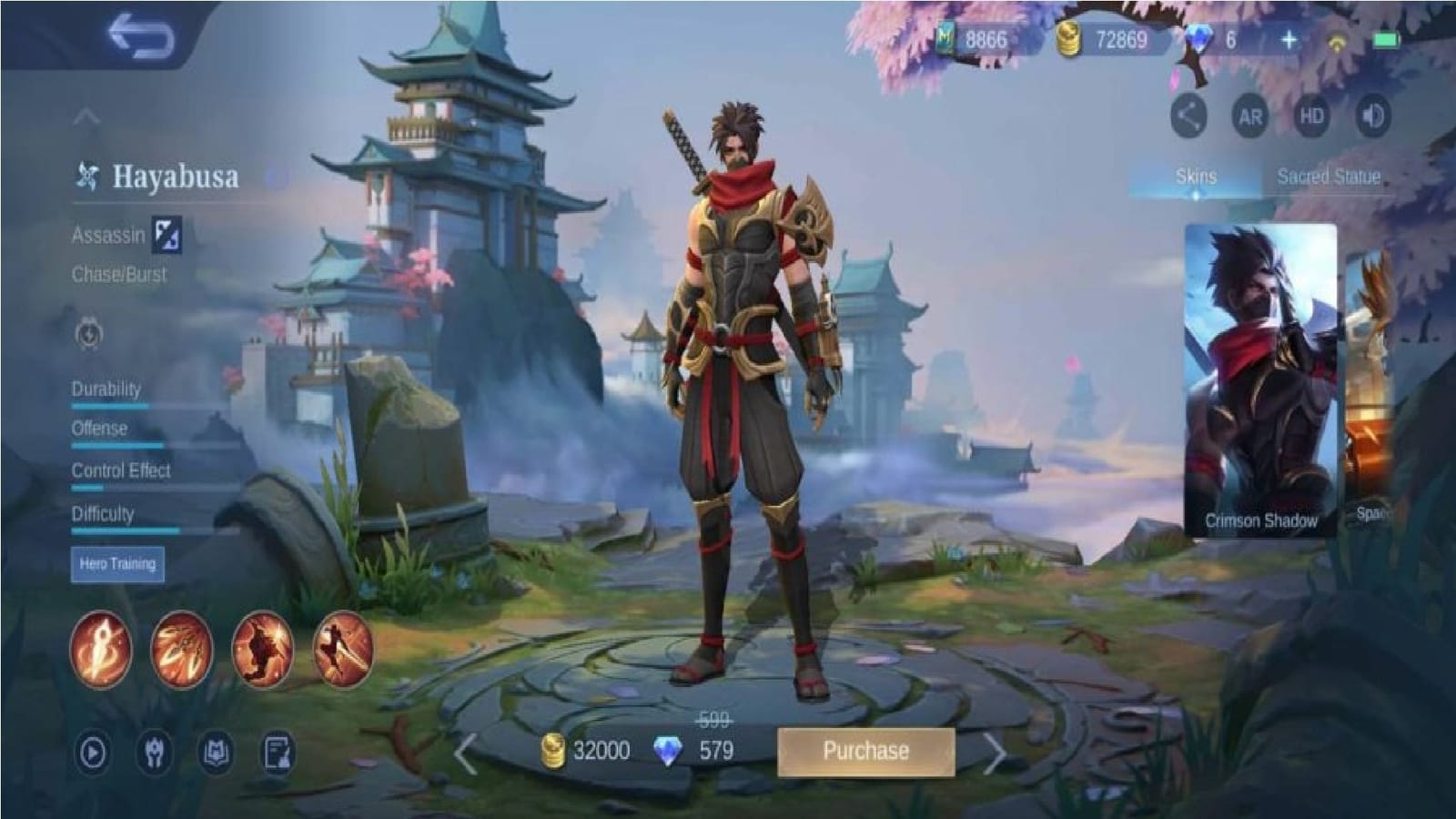Image resolution: width=1456 pixels, height=819 pixels.
Task: Open the AR view mode
Action: [x=1252, y=116]
